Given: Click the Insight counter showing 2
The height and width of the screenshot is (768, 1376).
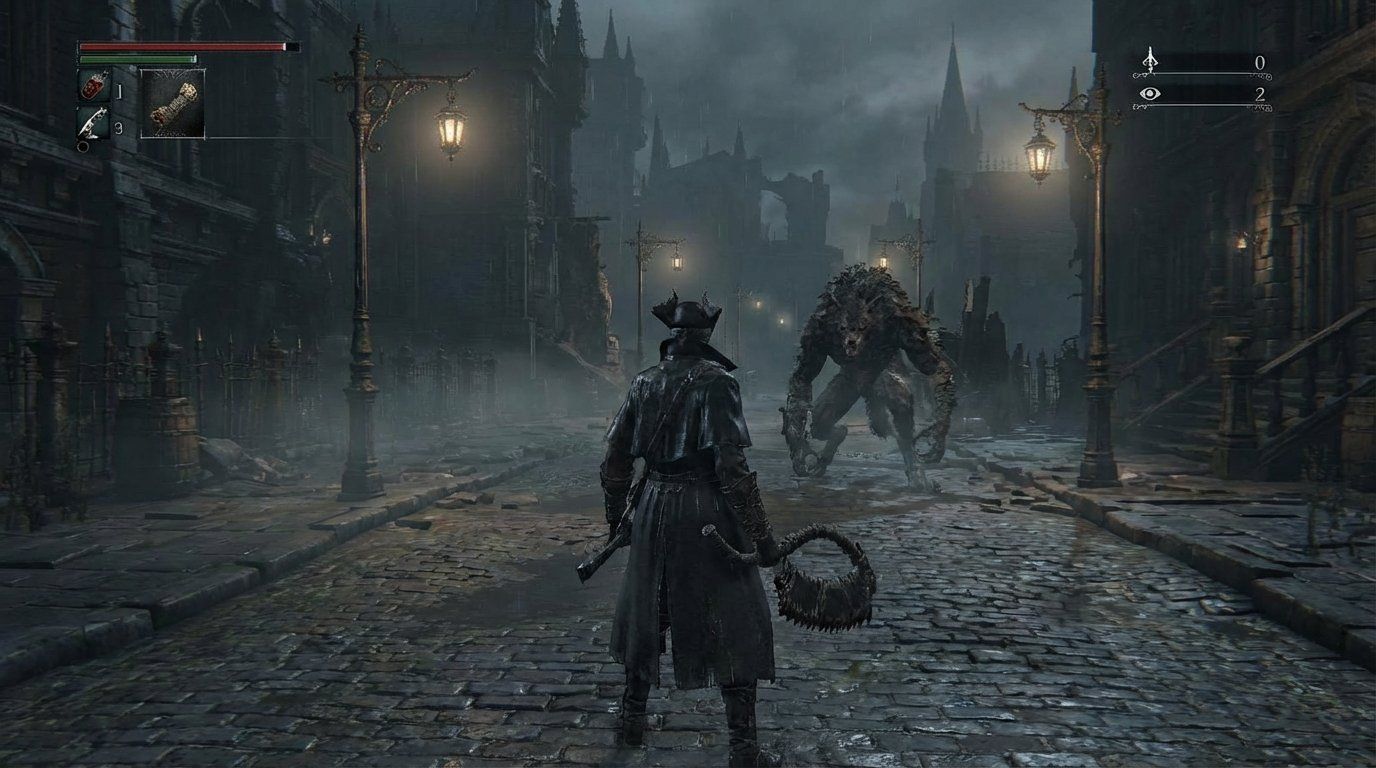Looking at the screenshot, I should point(1261,95).
